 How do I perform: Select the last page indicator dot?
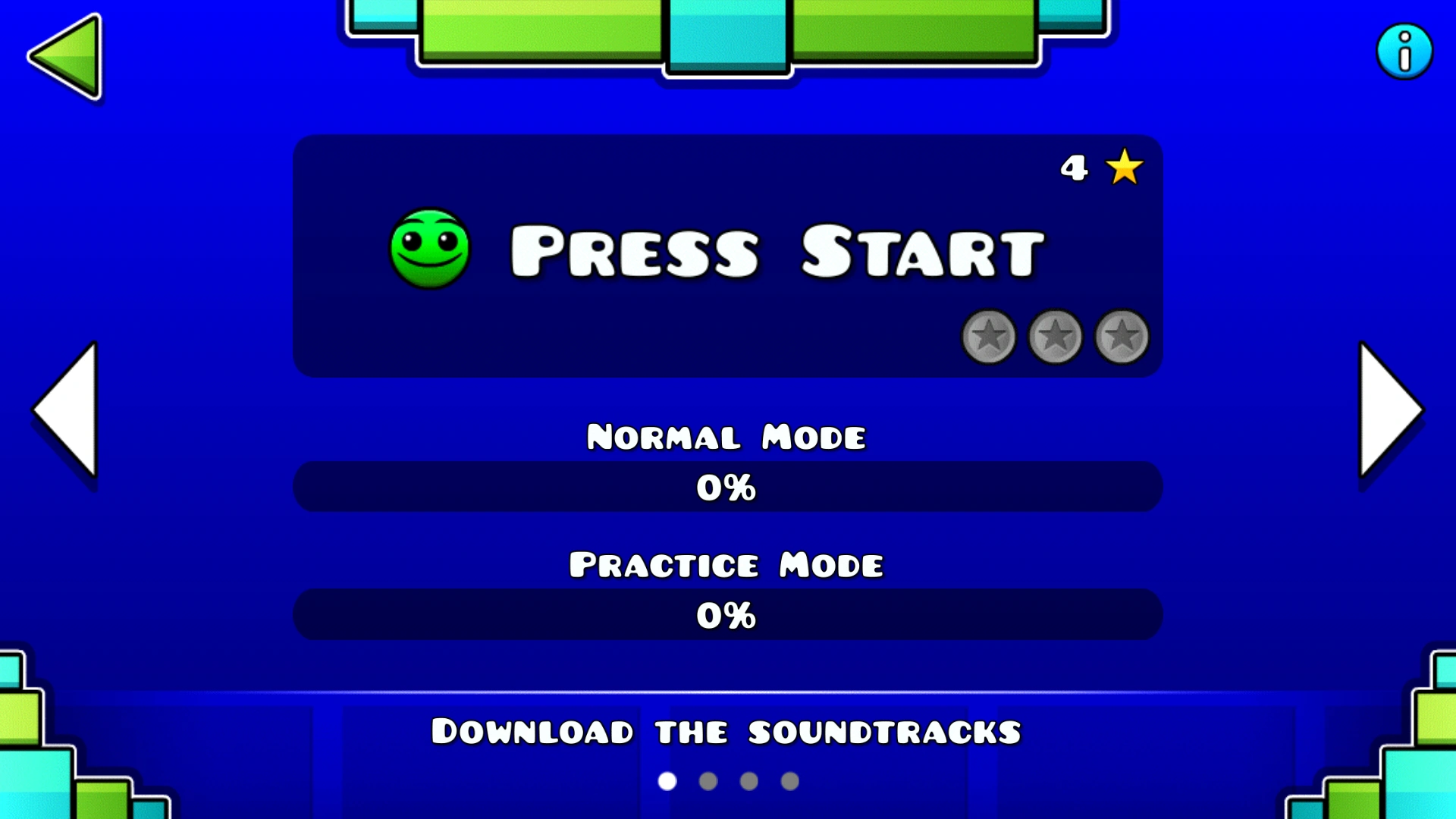[x=791, y=781]
